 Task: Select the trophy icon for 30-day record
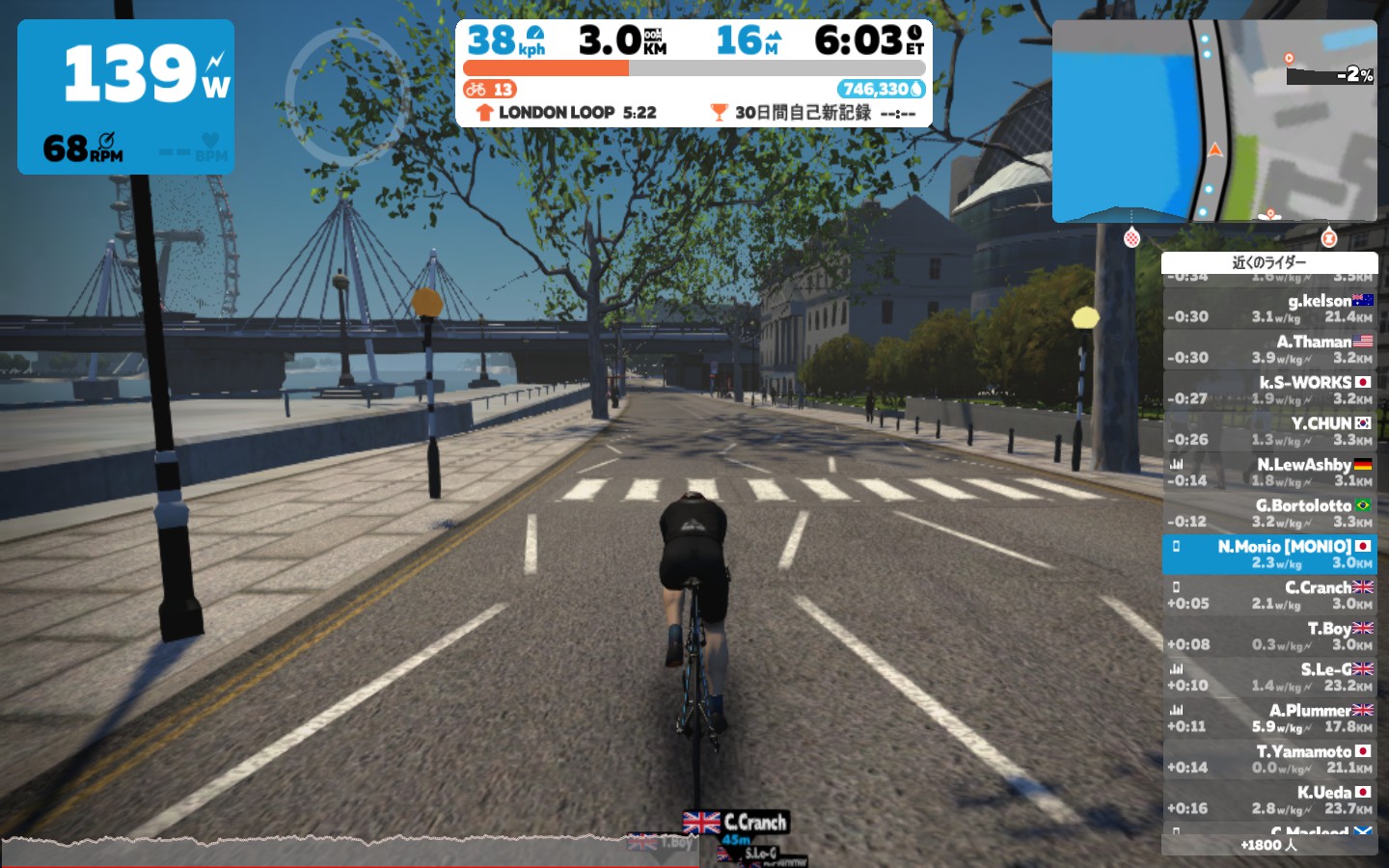[x=718, y=112]
